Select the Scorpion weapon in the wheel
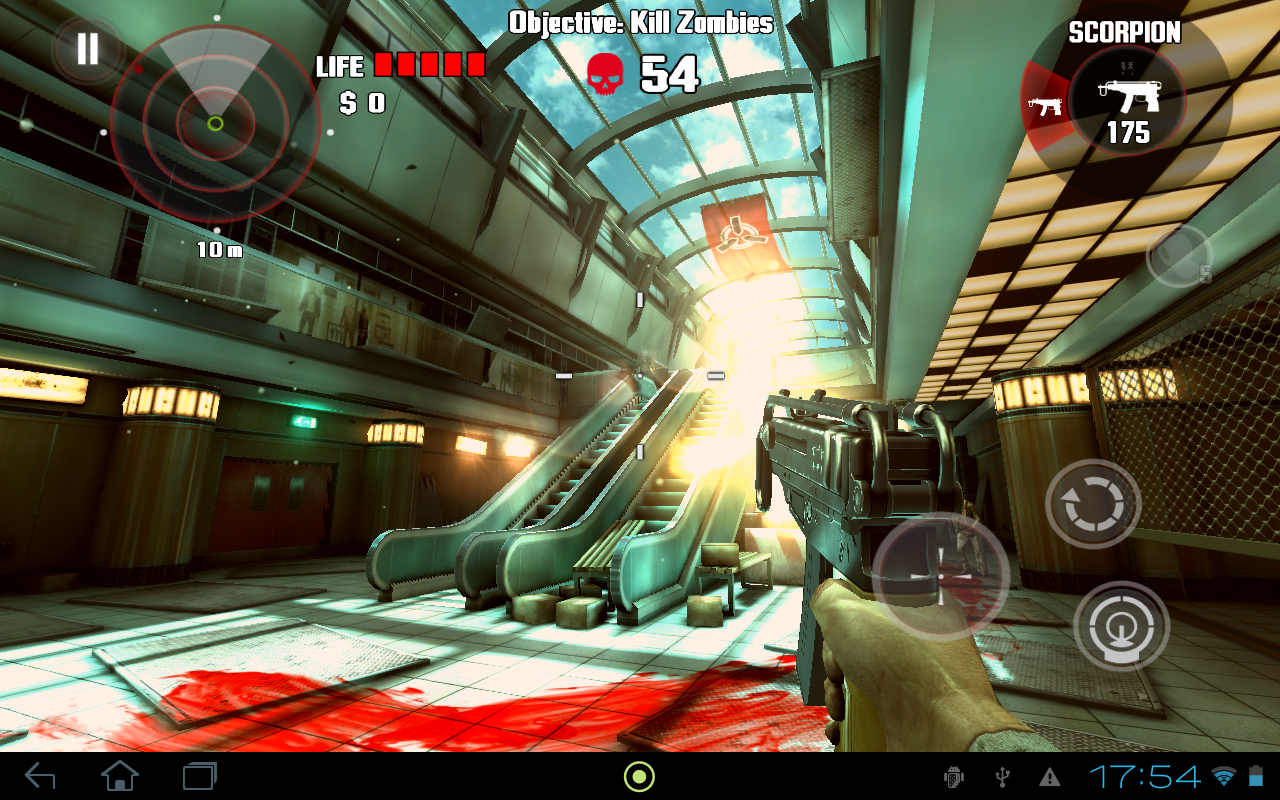The height and width of the screenshot is (800, 1280). pyautogui.click(x=1127, y=101)
